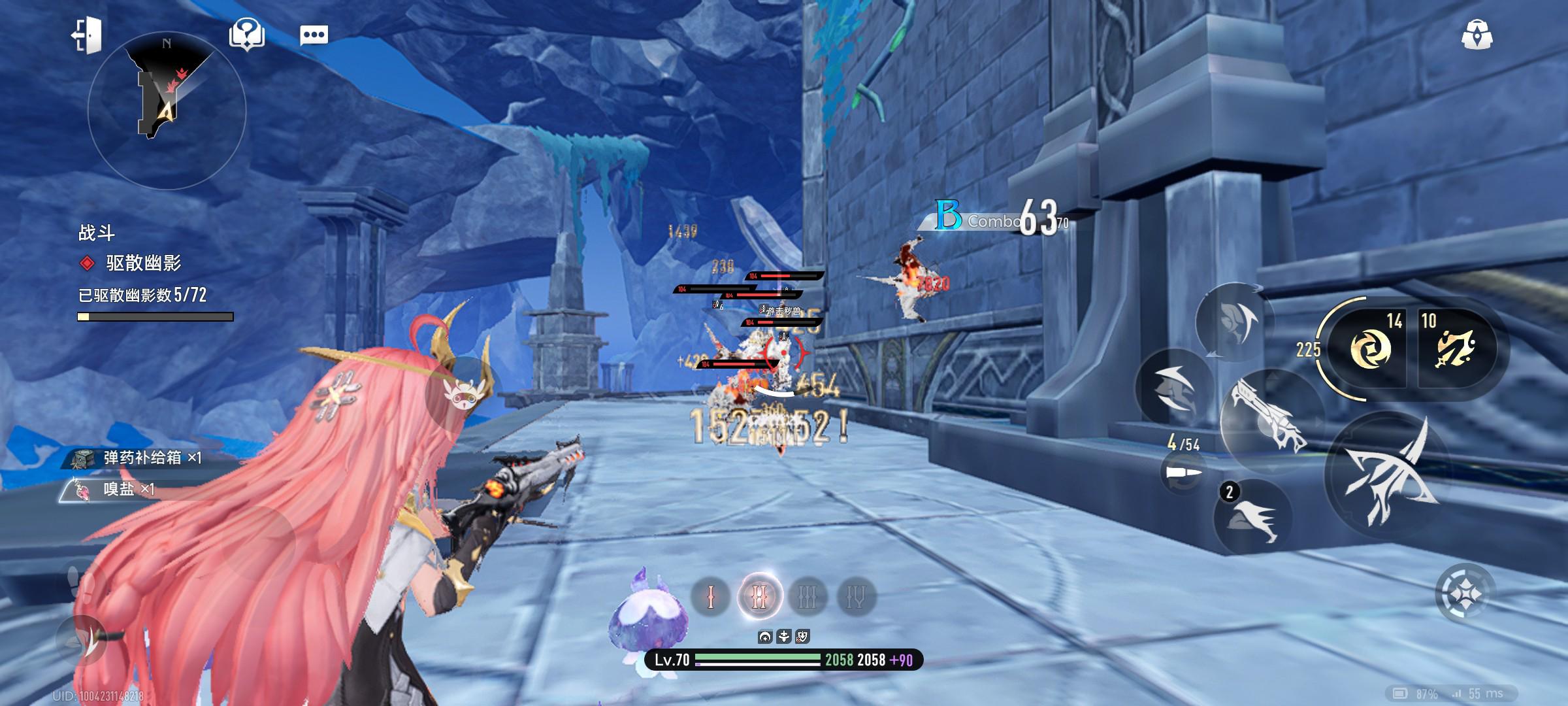Select the 驱散幽影 objective tracker
The width and height of the screenshot is (1568, 706).
tap(143, 263)
